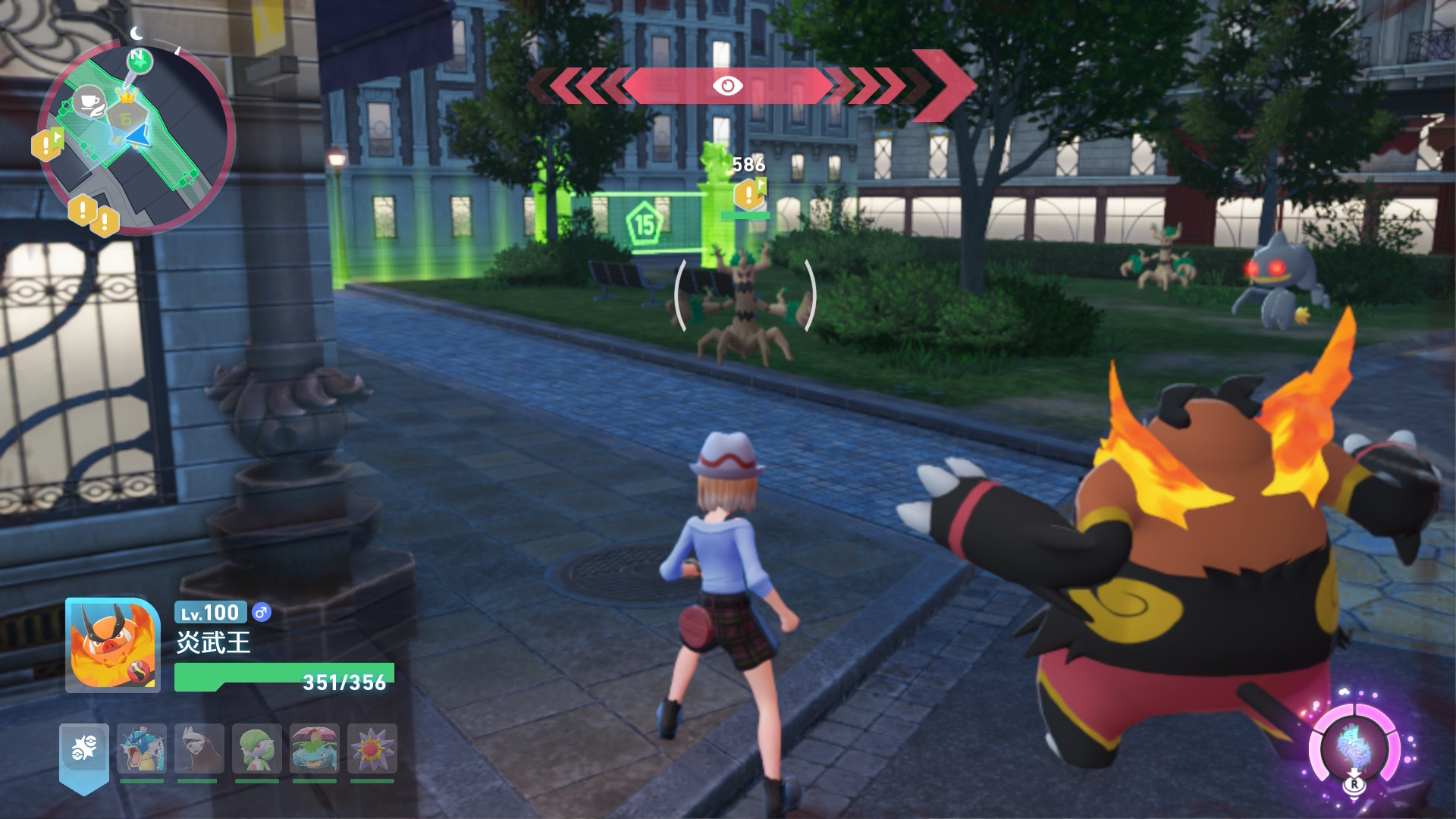This screenshot has width=1456, height=819.
Task: Select the flagged quest waypoint above Trevenant
Action: (x=749, y=194)
